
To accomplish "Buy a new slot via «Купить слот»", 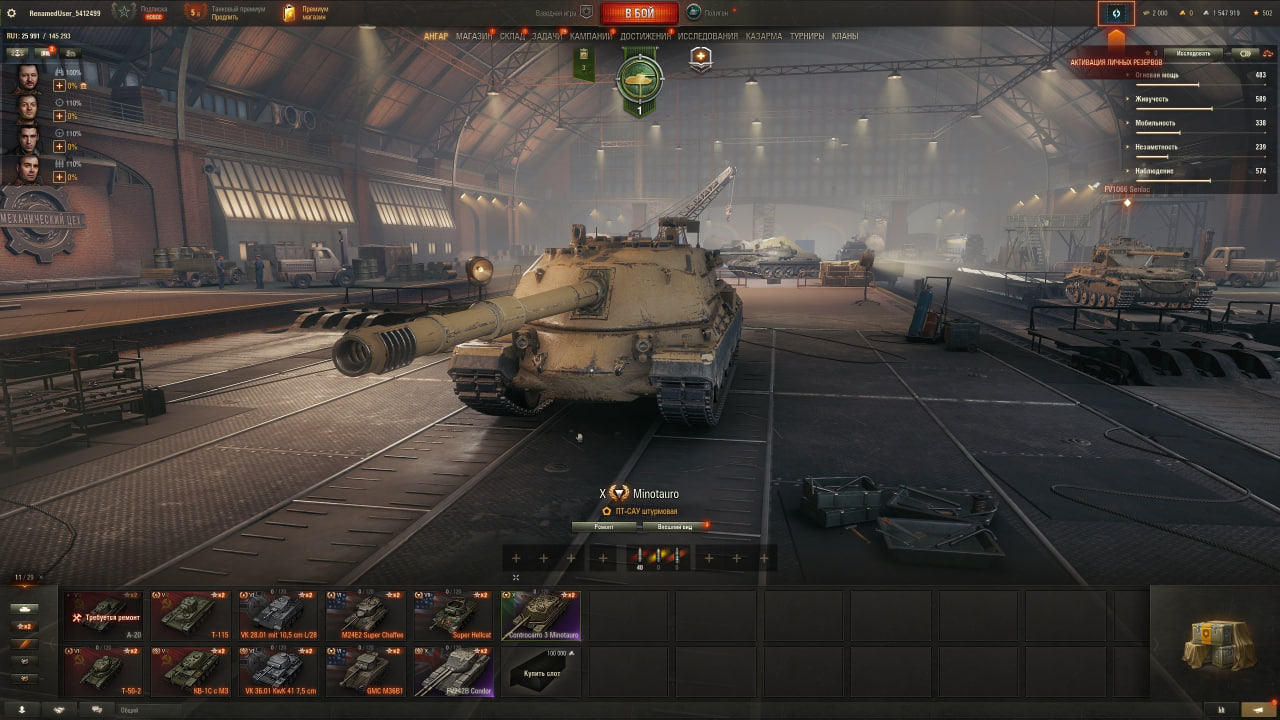I will point(542,671).
